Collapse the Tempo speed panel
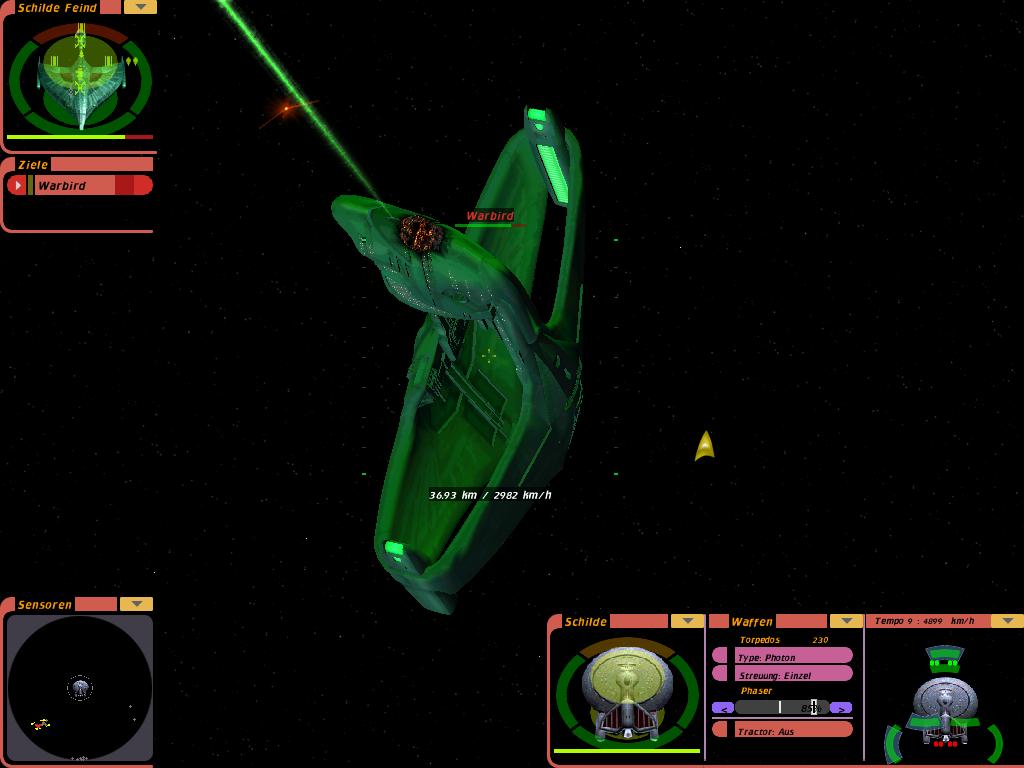Viewport: 1024px width, 768px height. [x=1006, y=621]
